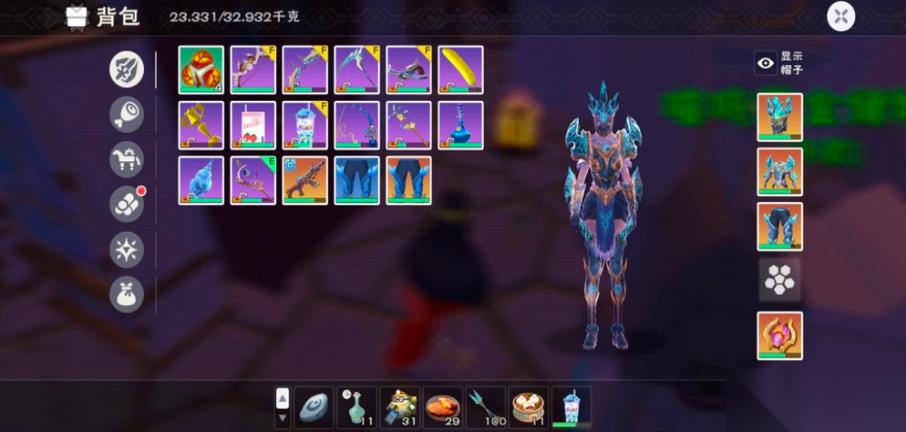Choose the steamed dumpling basket hotbar slot
The image size is (906, 432).
click(529, 407)
